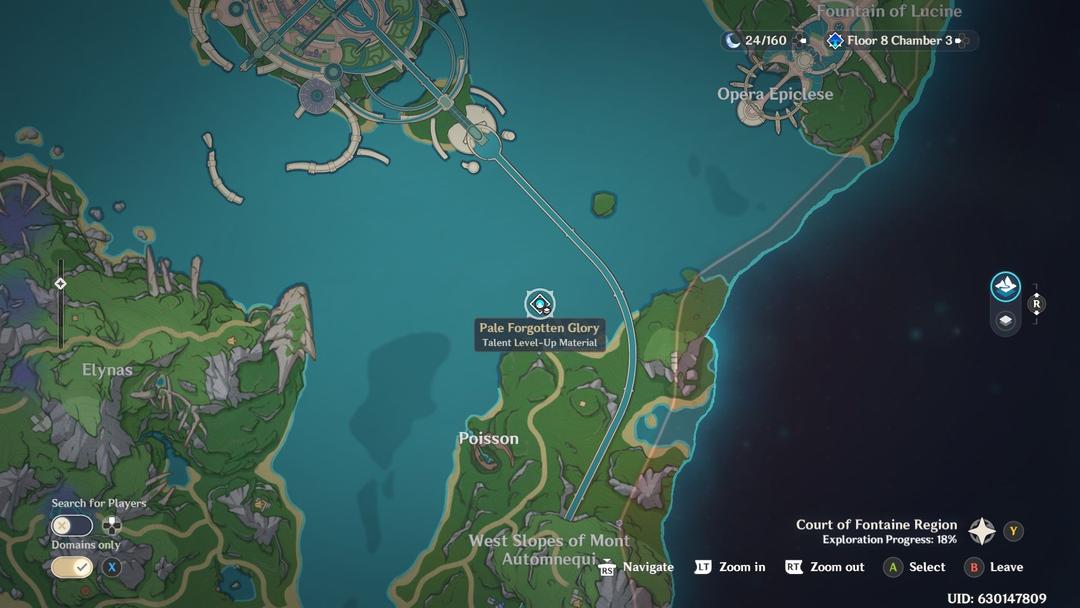This screenshot has height=608, width=1080.
Task: Leave the map screen
Action: pyautogui.click(x=994, y=567)
